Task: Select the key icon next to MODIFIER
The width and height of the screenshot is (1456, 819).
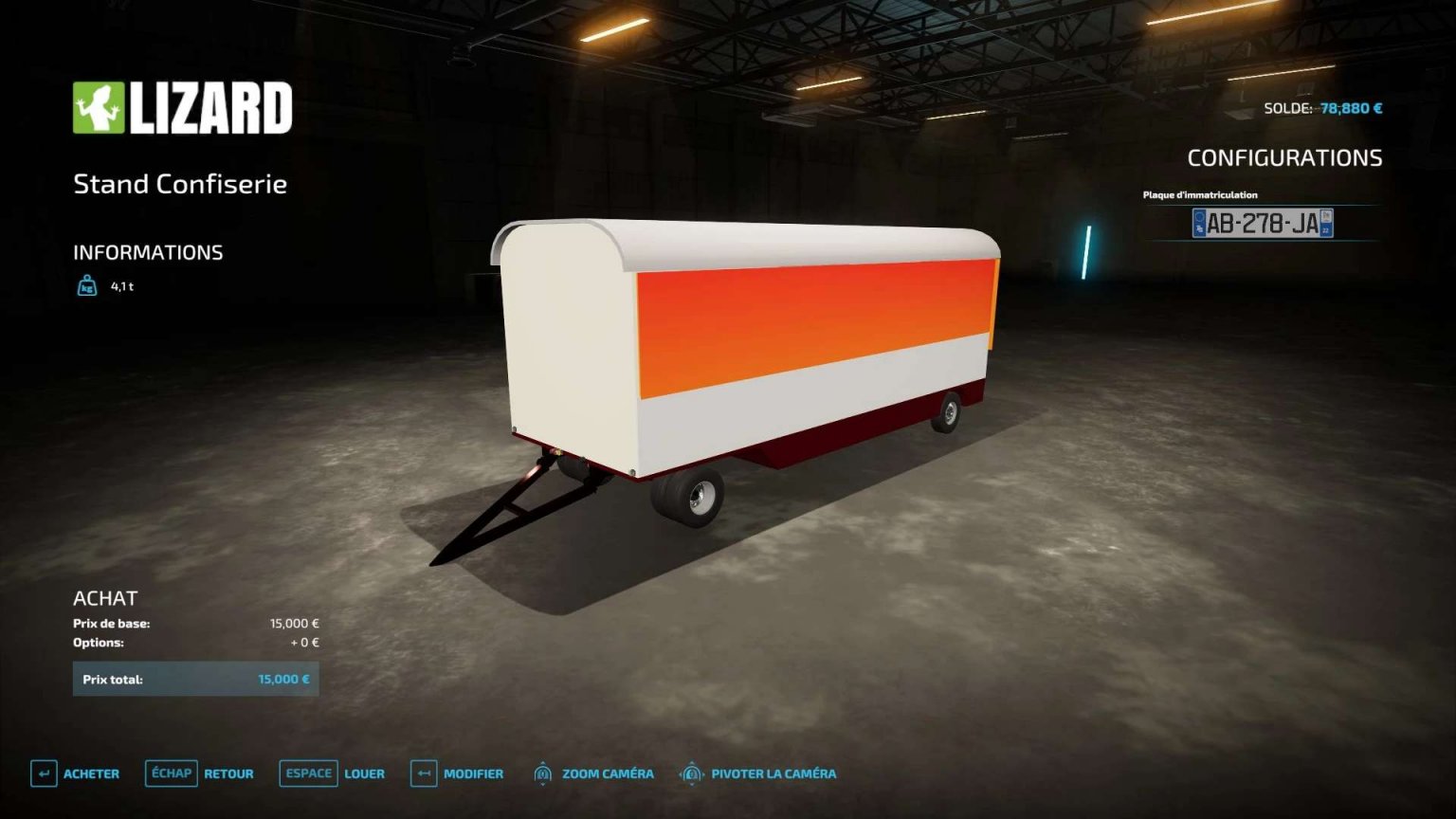Action: 423,773
